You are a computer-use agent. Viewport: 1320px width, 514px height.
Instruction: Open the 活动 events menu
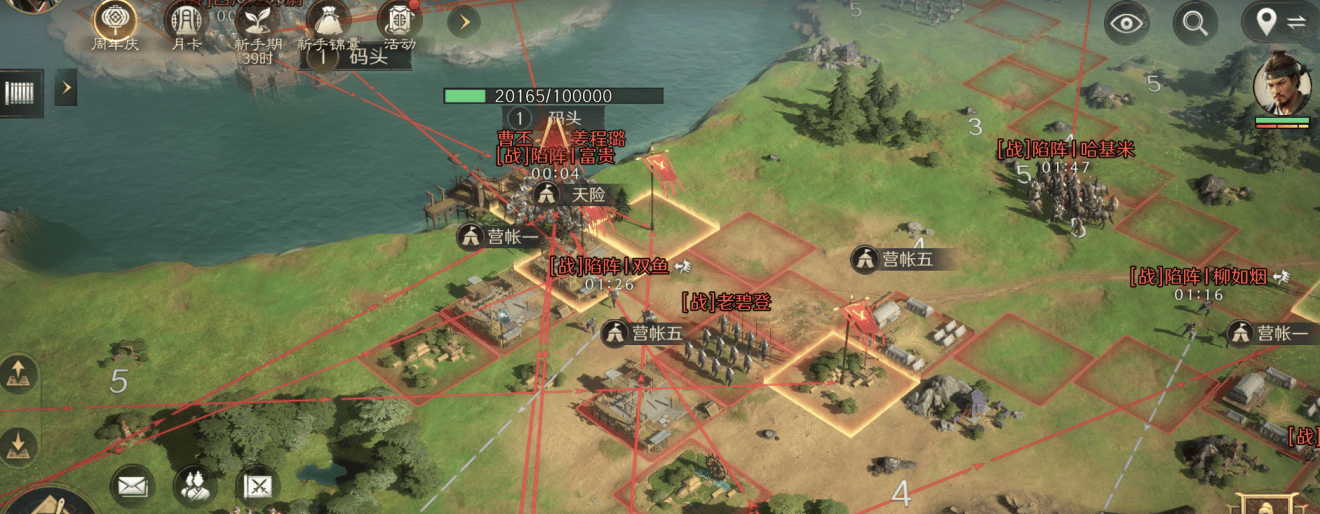(399, 22)
